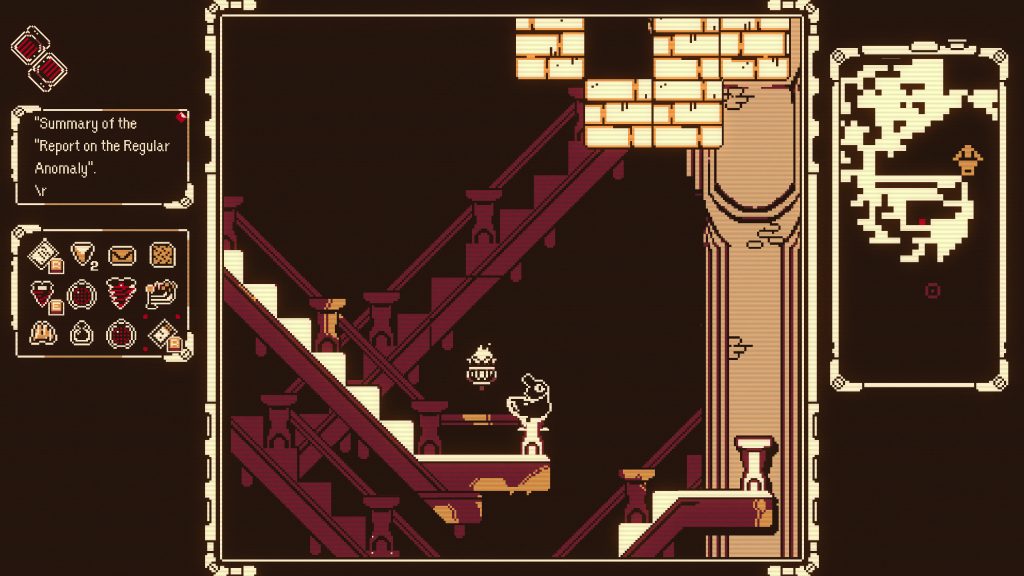
Task: Open the Report on the Regular Anomaly note
Action: click(x=101, y=157)
